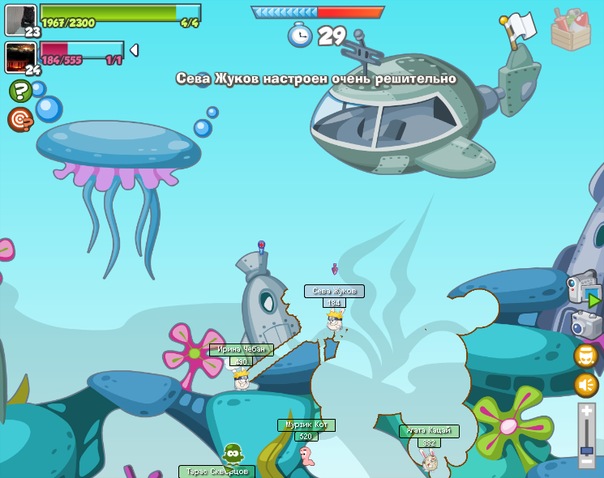604x478 pixels.
Task: Toggle the orange sound speaker button
Action: pyautogui.click(x=587, y=384)
